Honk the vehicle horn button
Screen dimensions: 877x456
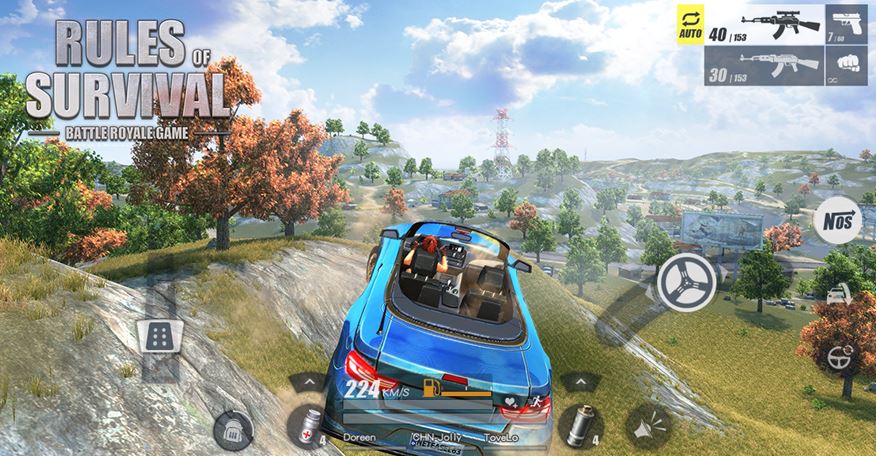646,427
